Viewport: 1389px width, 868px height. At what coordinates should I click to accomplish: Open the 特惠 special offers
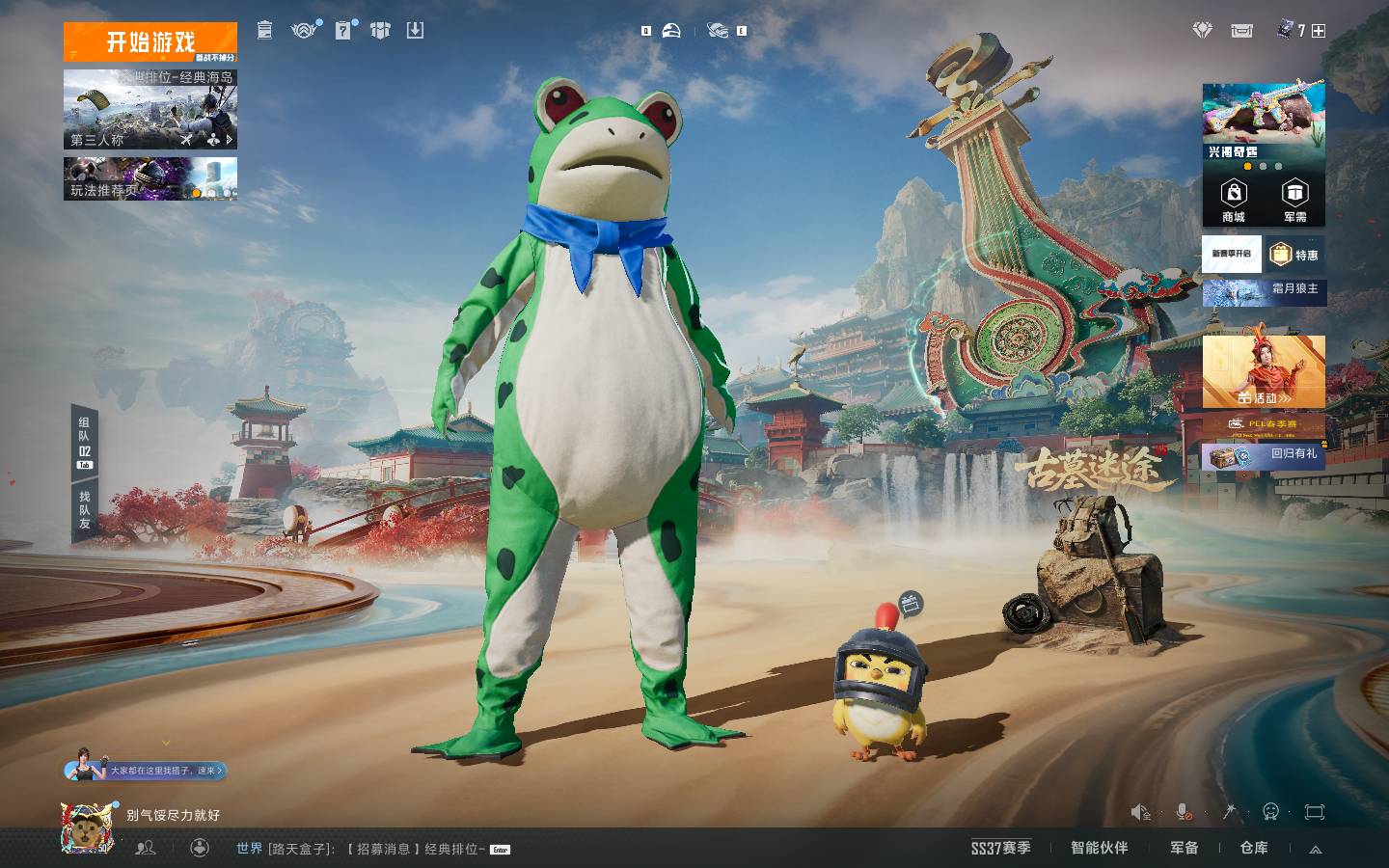1294,255
